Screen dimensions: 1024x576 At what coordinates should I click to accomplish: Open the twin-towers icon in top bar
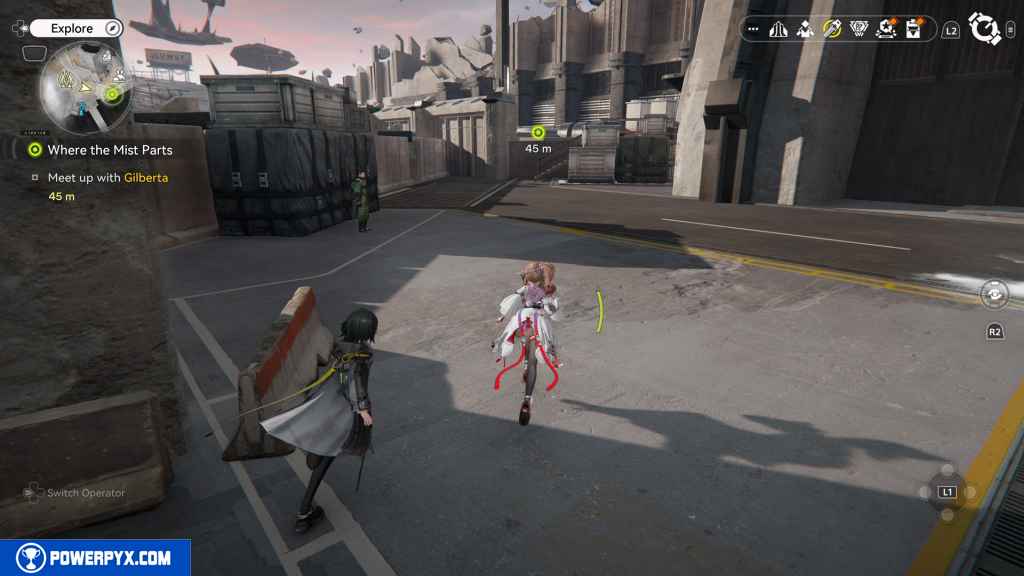point(778,30)
